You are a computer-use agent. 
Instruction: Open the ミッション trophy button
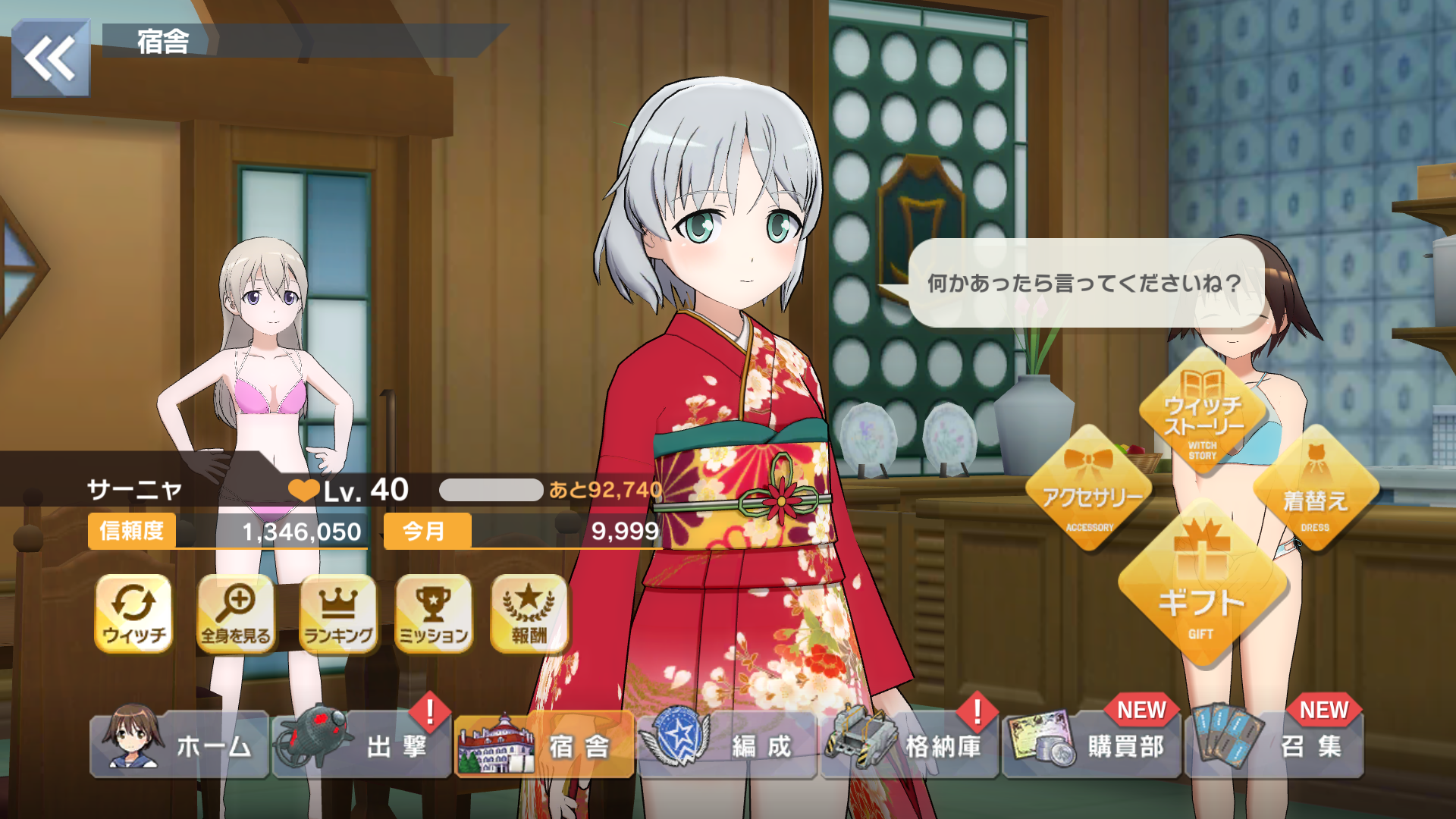pyautogui.click(x=434, y=613)
